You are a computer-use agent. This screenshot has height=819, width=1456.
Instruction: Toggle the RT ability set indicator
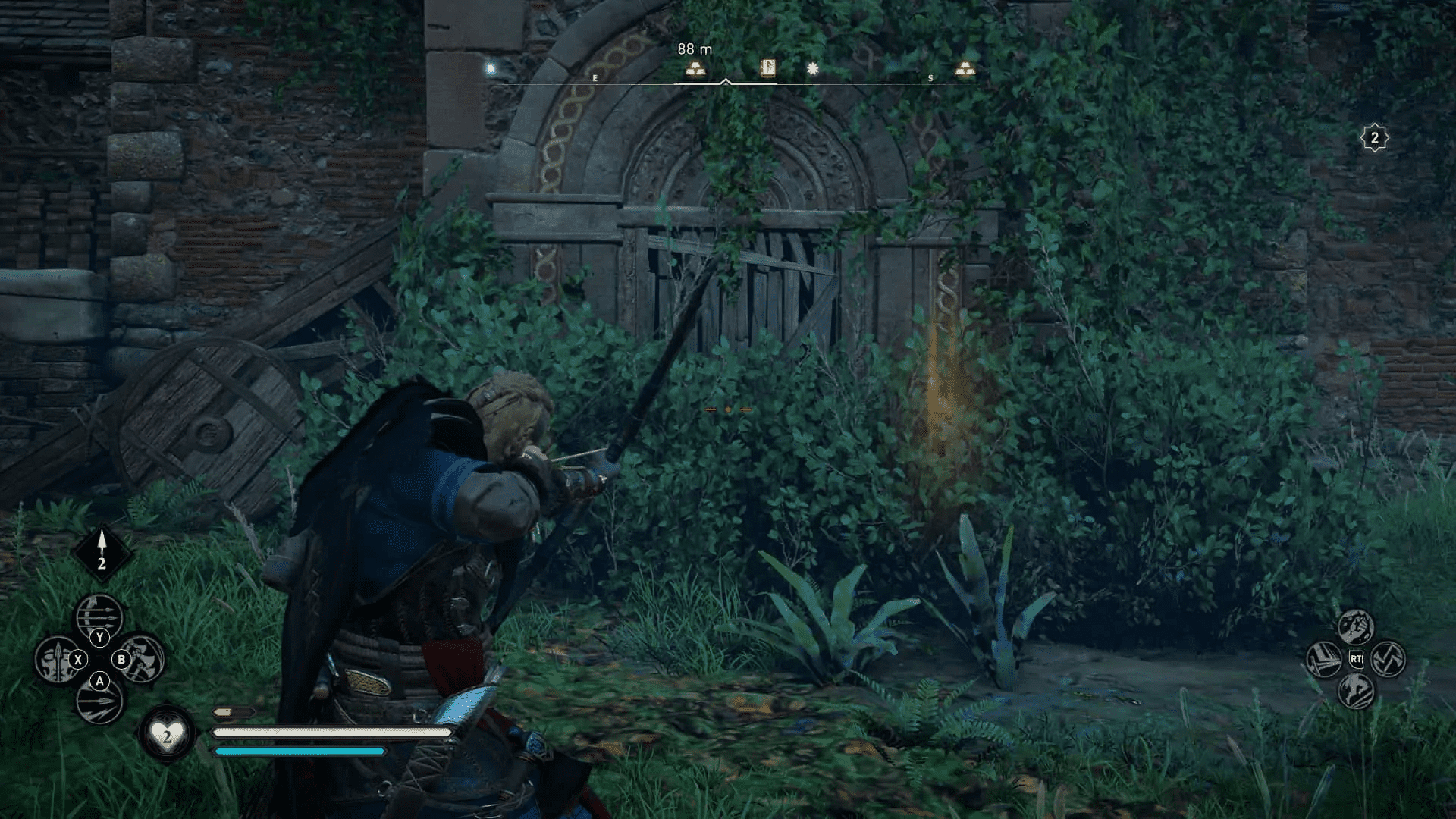(1357, 658)
